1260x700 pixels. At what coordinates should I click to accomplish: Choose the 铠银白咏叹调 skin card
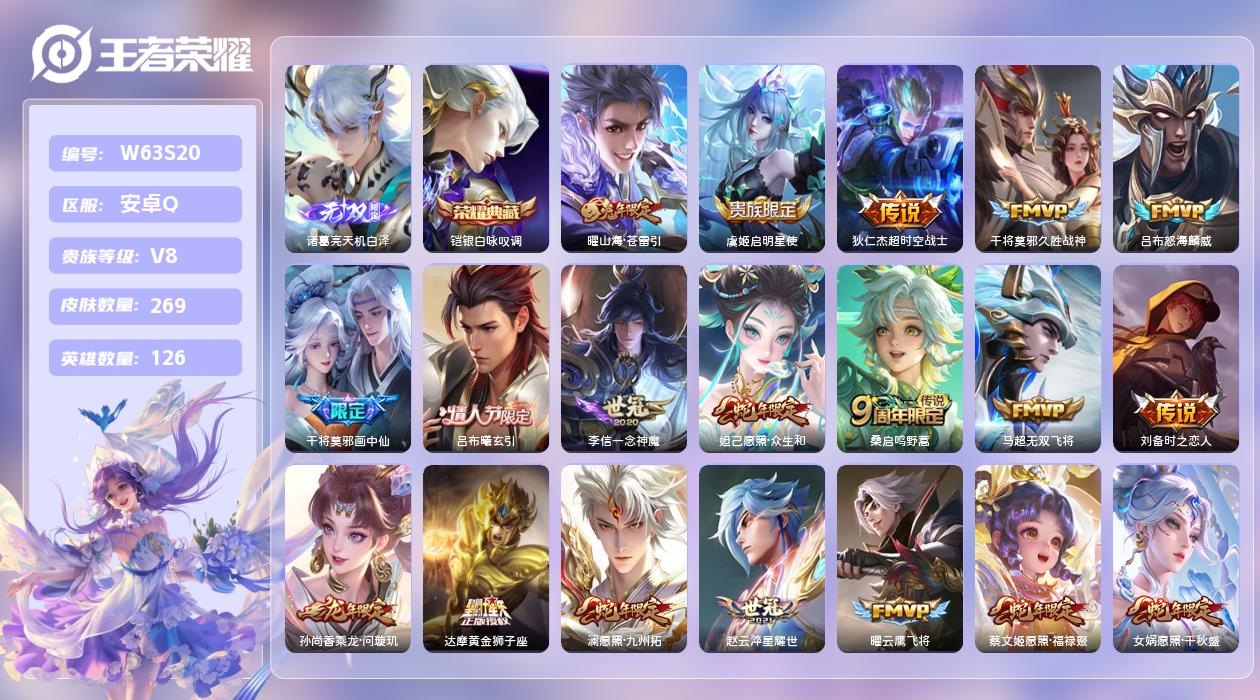click(x=486, y=158)
